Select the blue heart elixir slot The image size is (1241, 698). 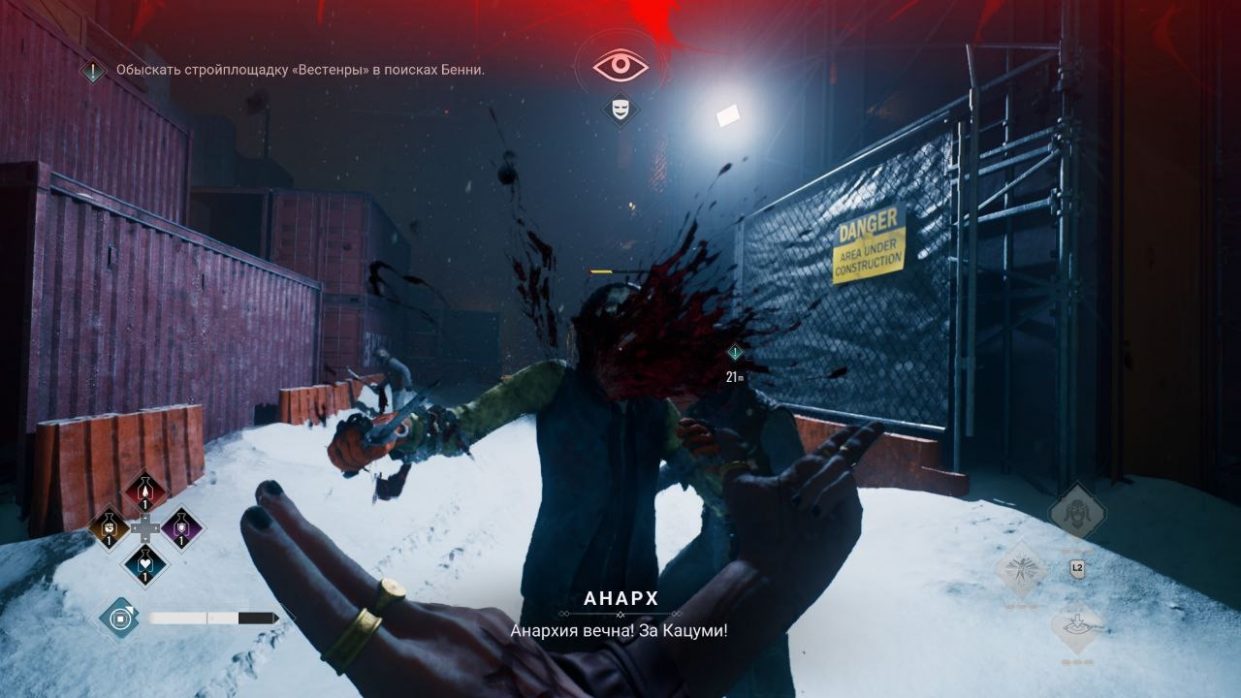pyautogui.click(x=146, y=562)
